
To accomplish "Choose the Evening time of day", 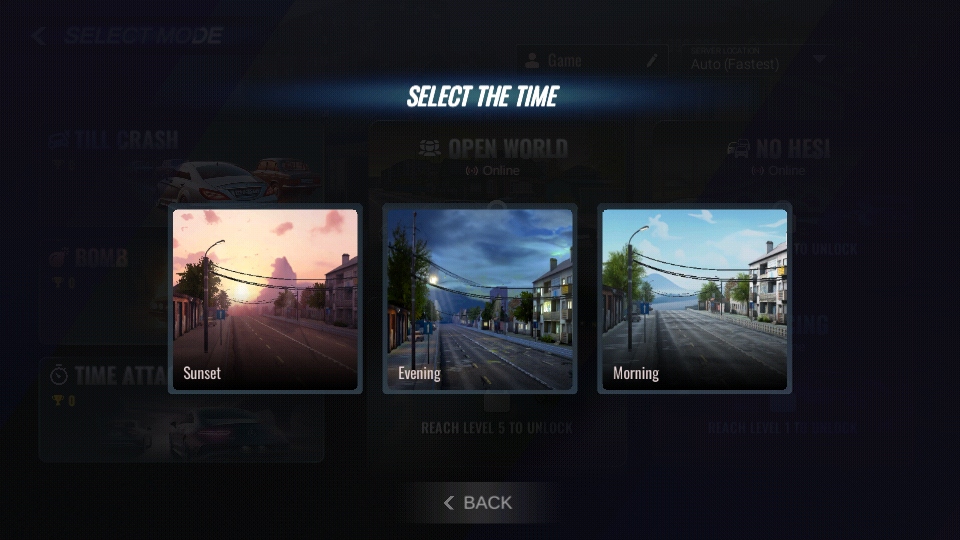I will [x=480, y=299].
